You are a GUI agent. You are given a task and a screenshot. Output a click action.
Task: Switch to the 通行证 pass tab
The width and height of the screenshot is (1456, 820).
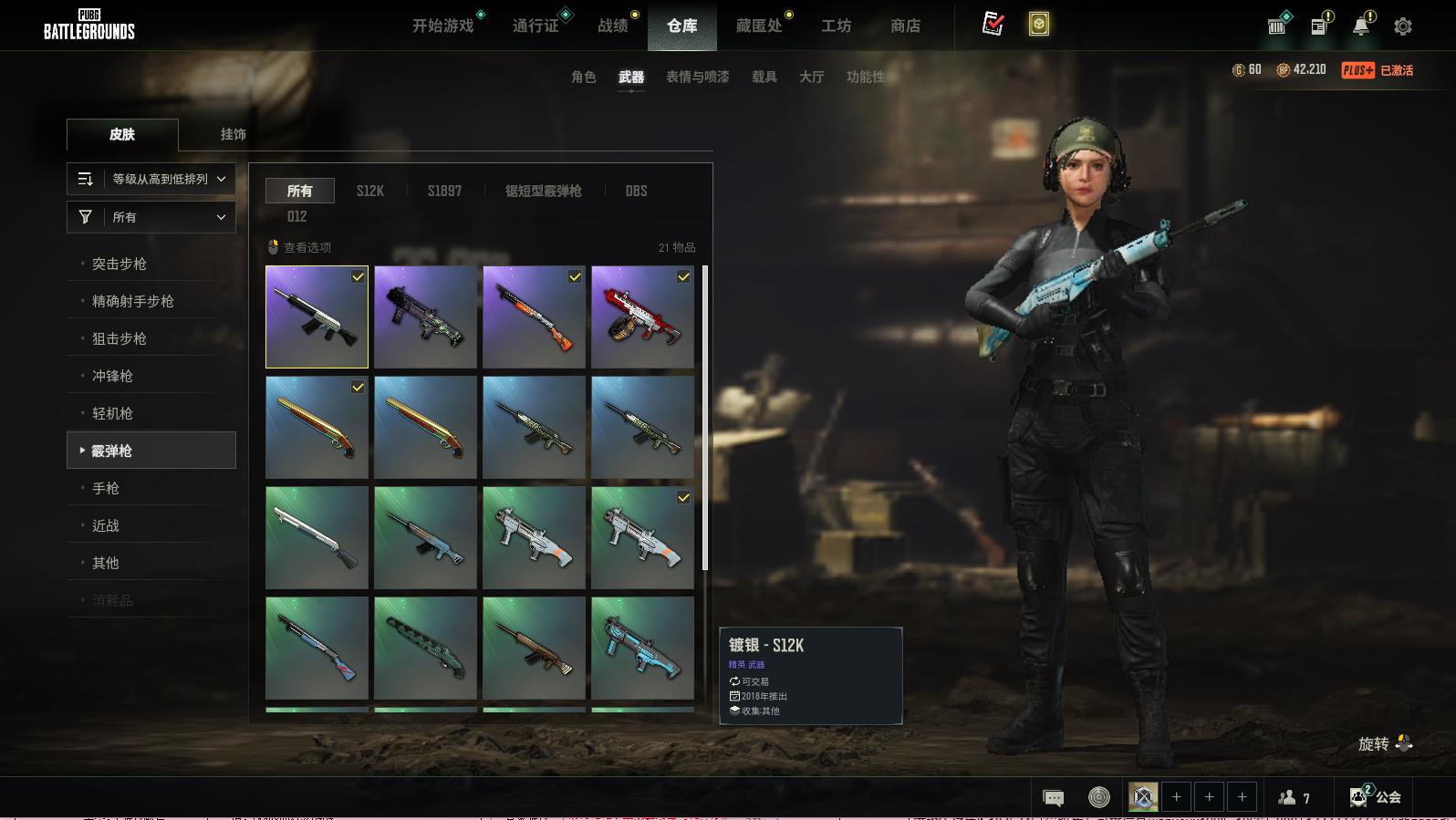[536, 26]
